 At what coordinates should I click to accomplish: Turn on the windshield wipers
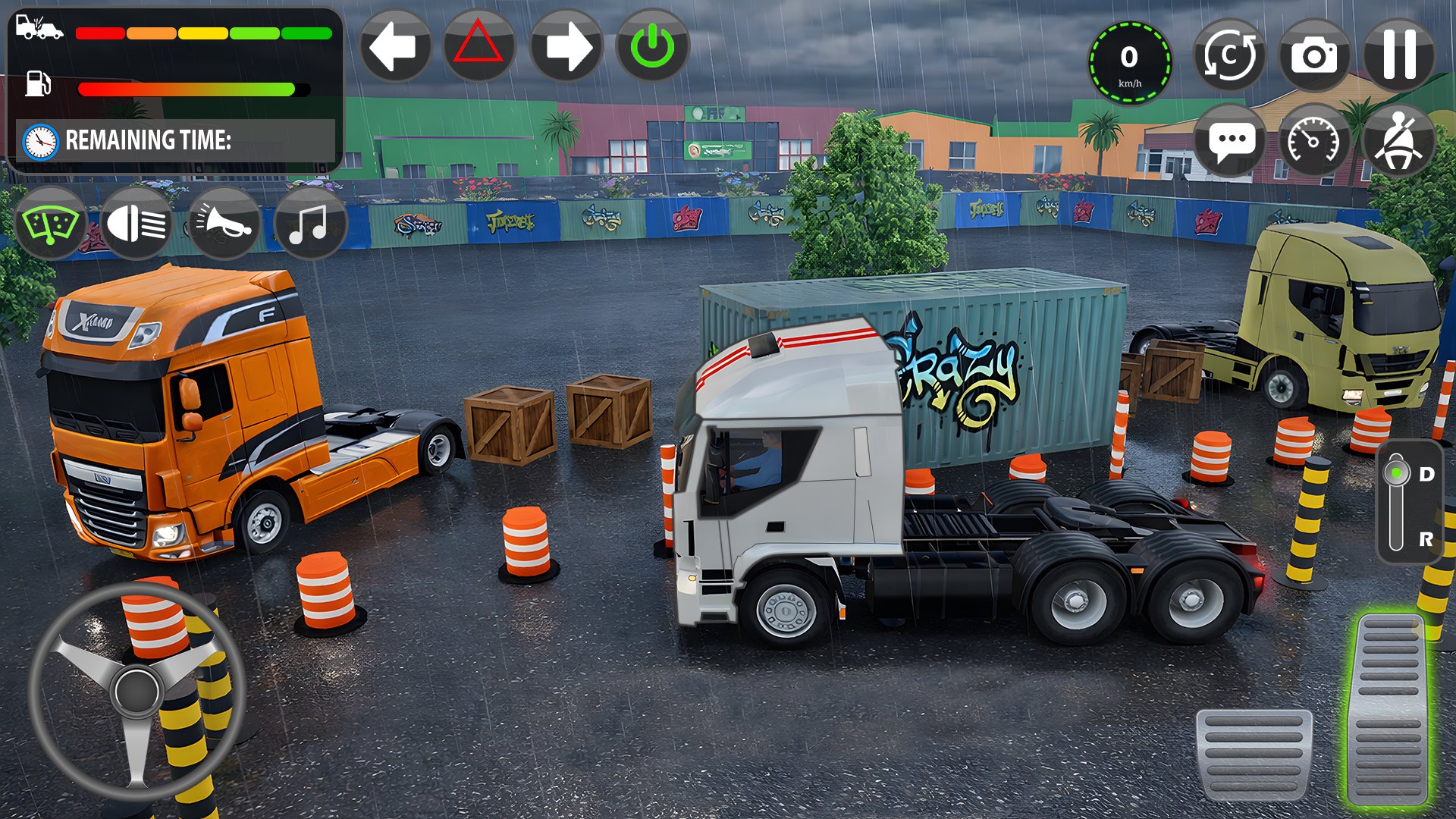[x=50, y=224]
